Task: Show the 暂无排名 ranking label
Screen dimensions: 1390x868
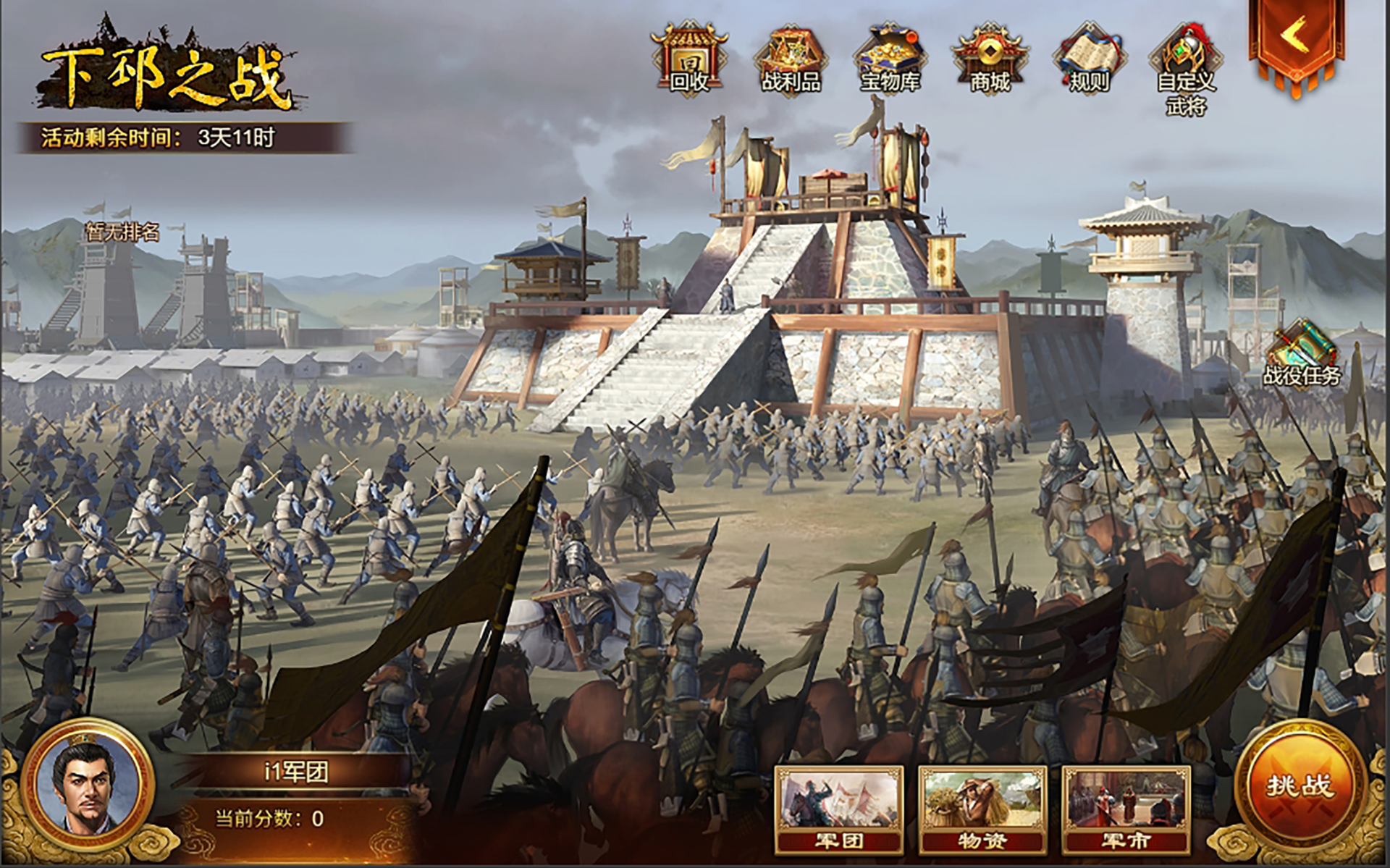Action: point(122,232)
